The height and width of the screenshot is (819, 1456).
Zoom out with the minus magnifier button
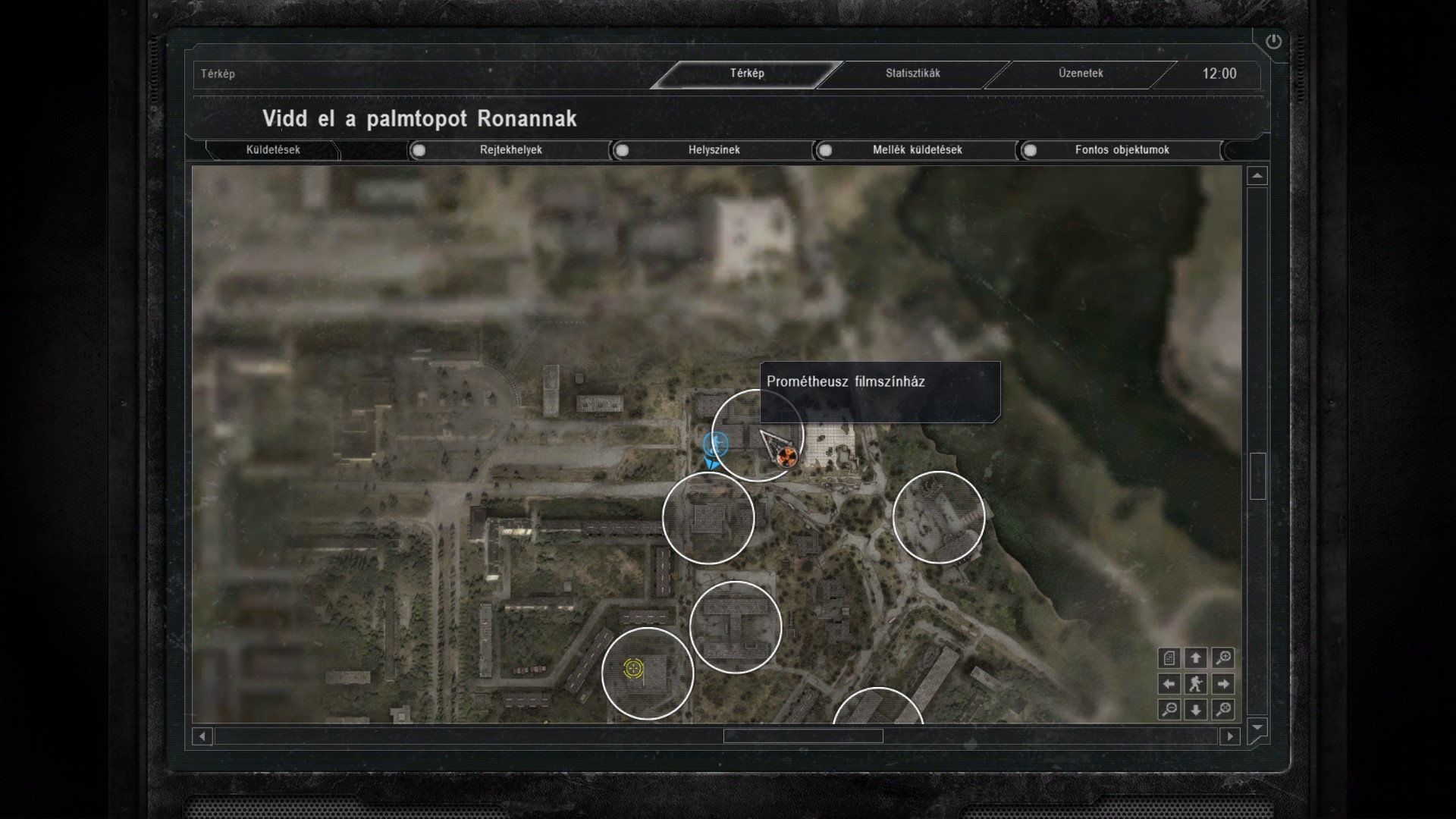point(1169,710)
